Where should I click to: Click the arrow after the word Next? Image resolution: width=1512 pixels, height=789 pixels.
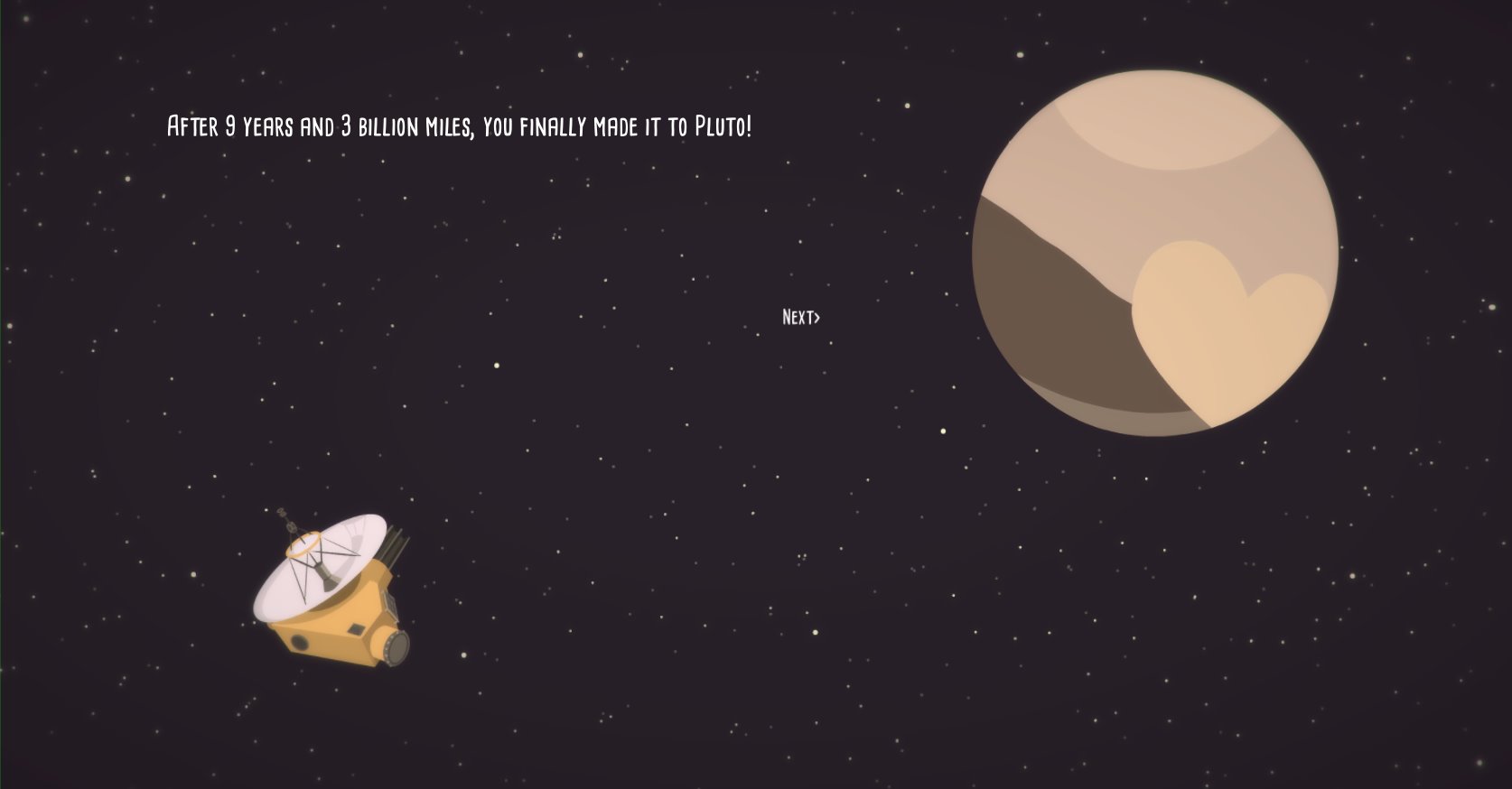[818, 318]
